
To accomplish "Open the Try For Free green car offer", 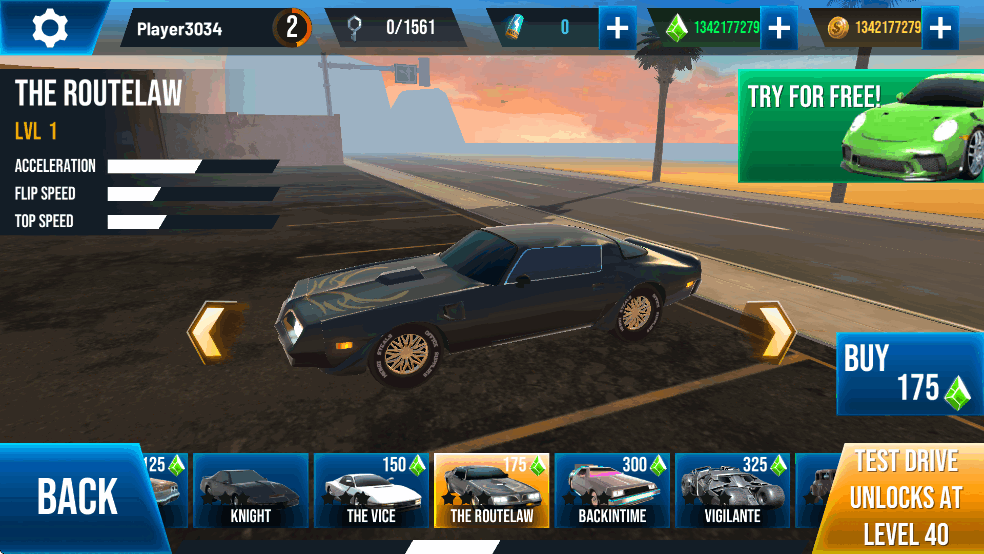I will (x=860, y=125).
